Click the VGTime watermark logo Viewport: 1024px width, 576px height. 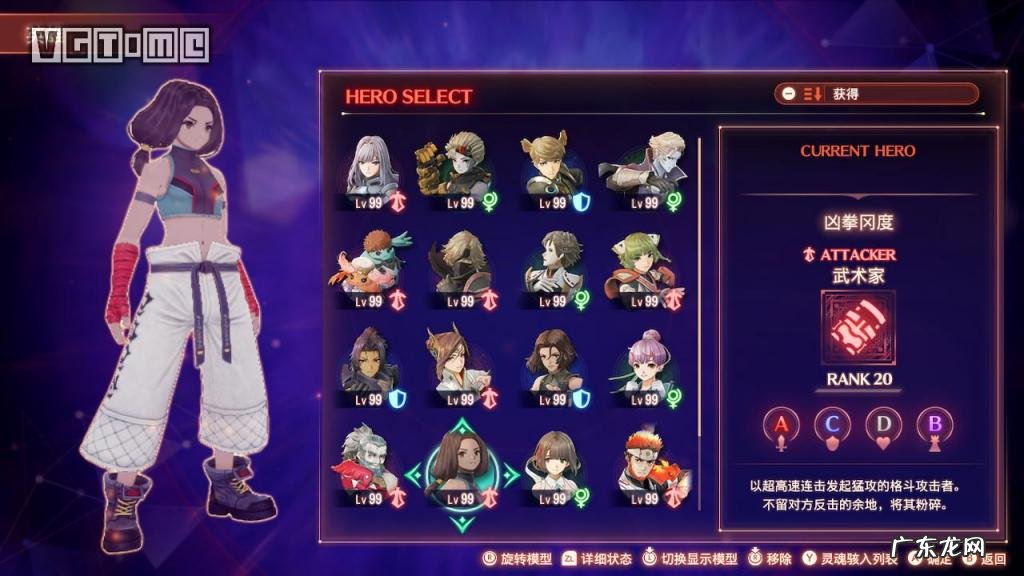click(x=120, y=44)
